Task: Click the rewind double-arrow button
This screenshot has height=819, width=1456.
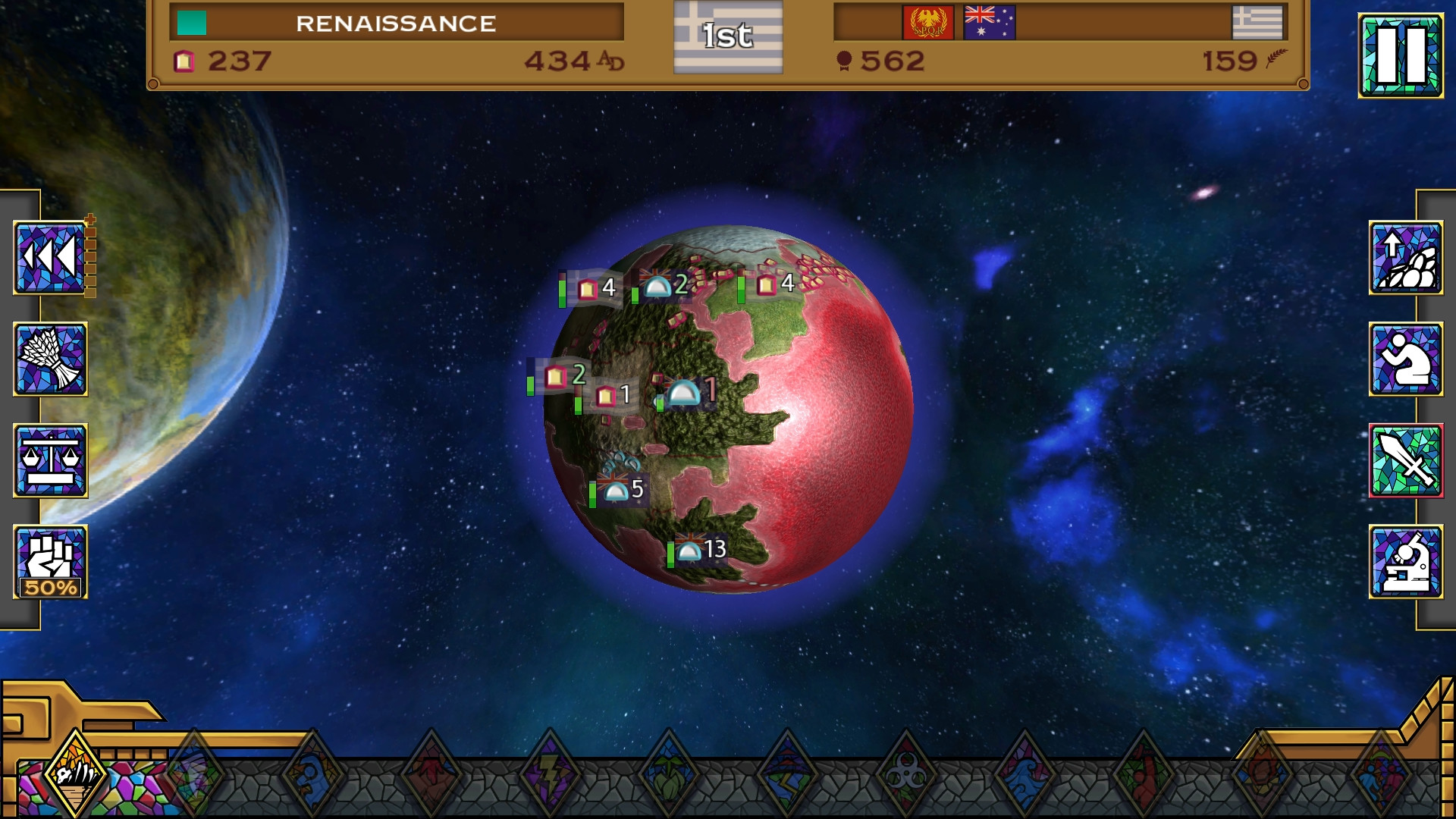Action: (50, 258)
